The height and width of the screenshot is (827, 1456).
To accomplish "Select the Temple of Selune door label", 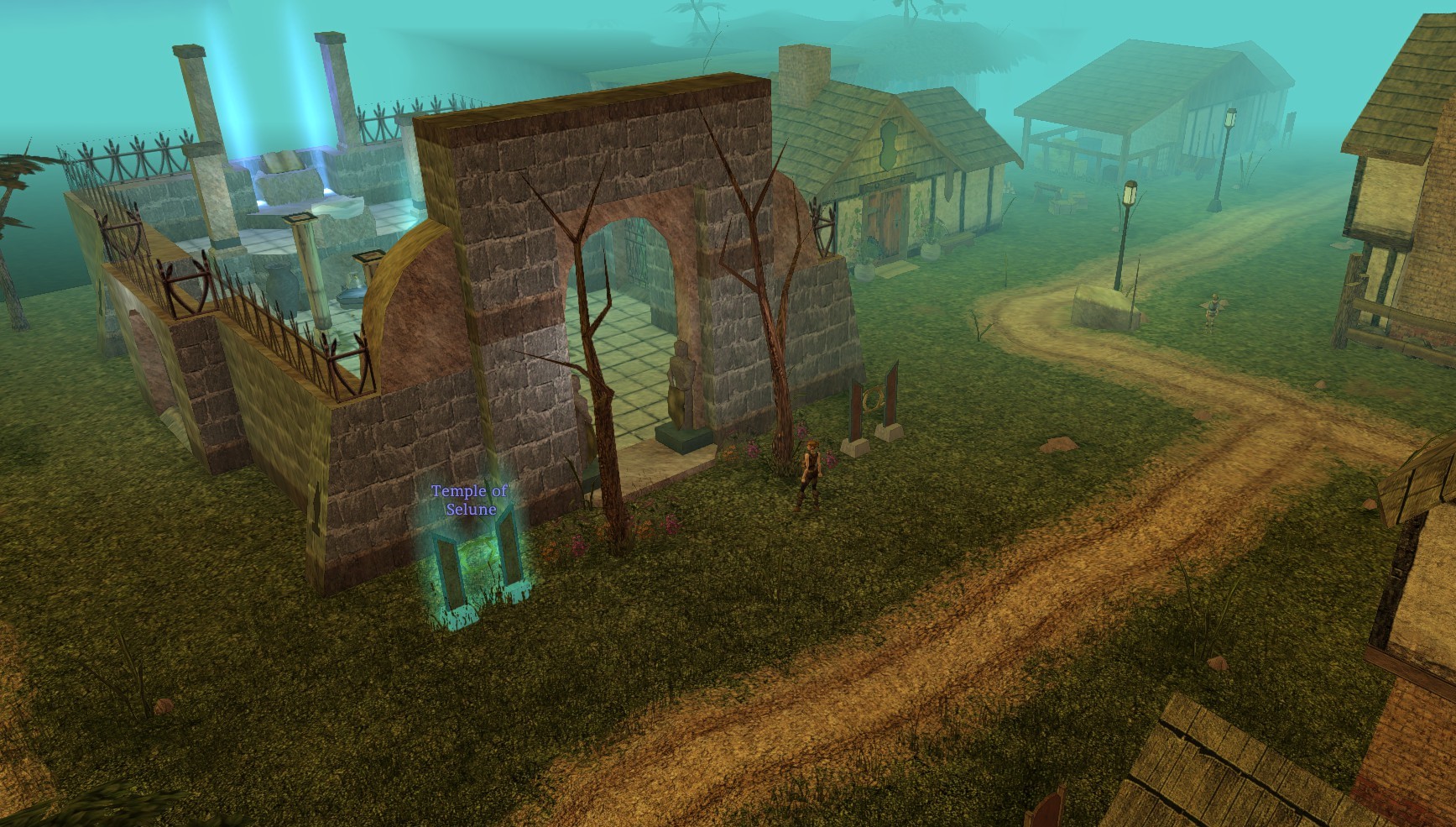I will coord(470,500).
